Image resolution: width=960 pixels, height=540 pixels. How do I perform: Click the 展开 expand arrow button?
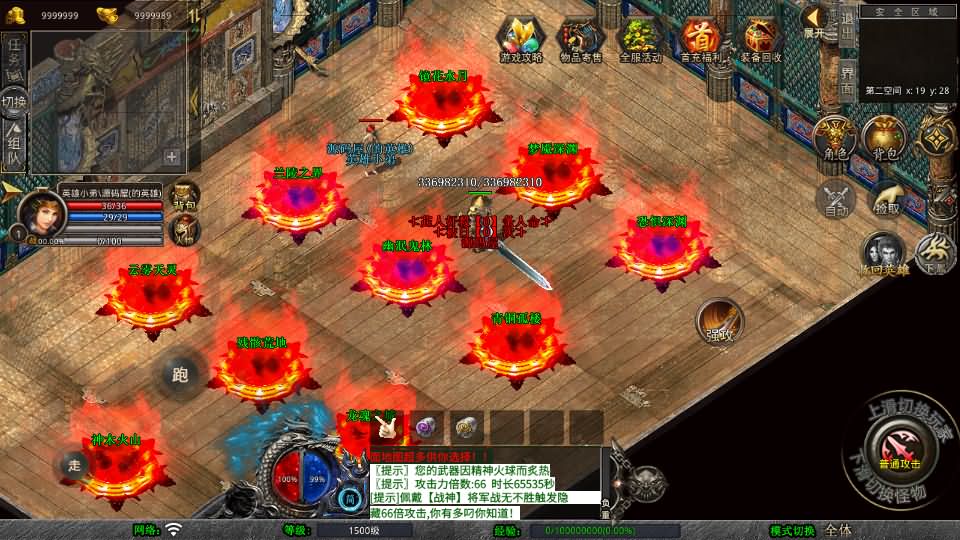815,20
